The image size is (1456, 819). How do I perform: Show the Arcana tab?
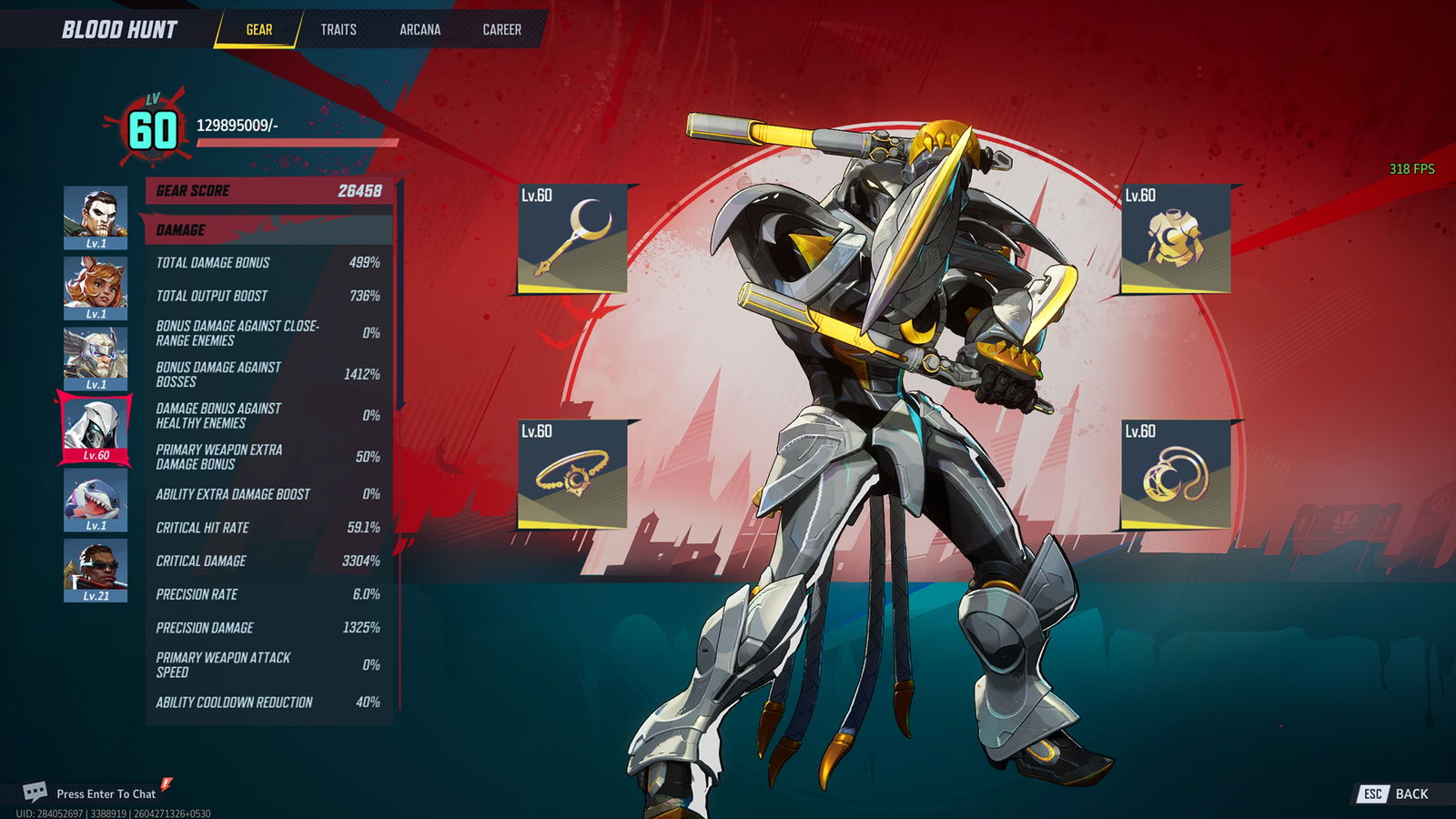click(x=420, y=29)
